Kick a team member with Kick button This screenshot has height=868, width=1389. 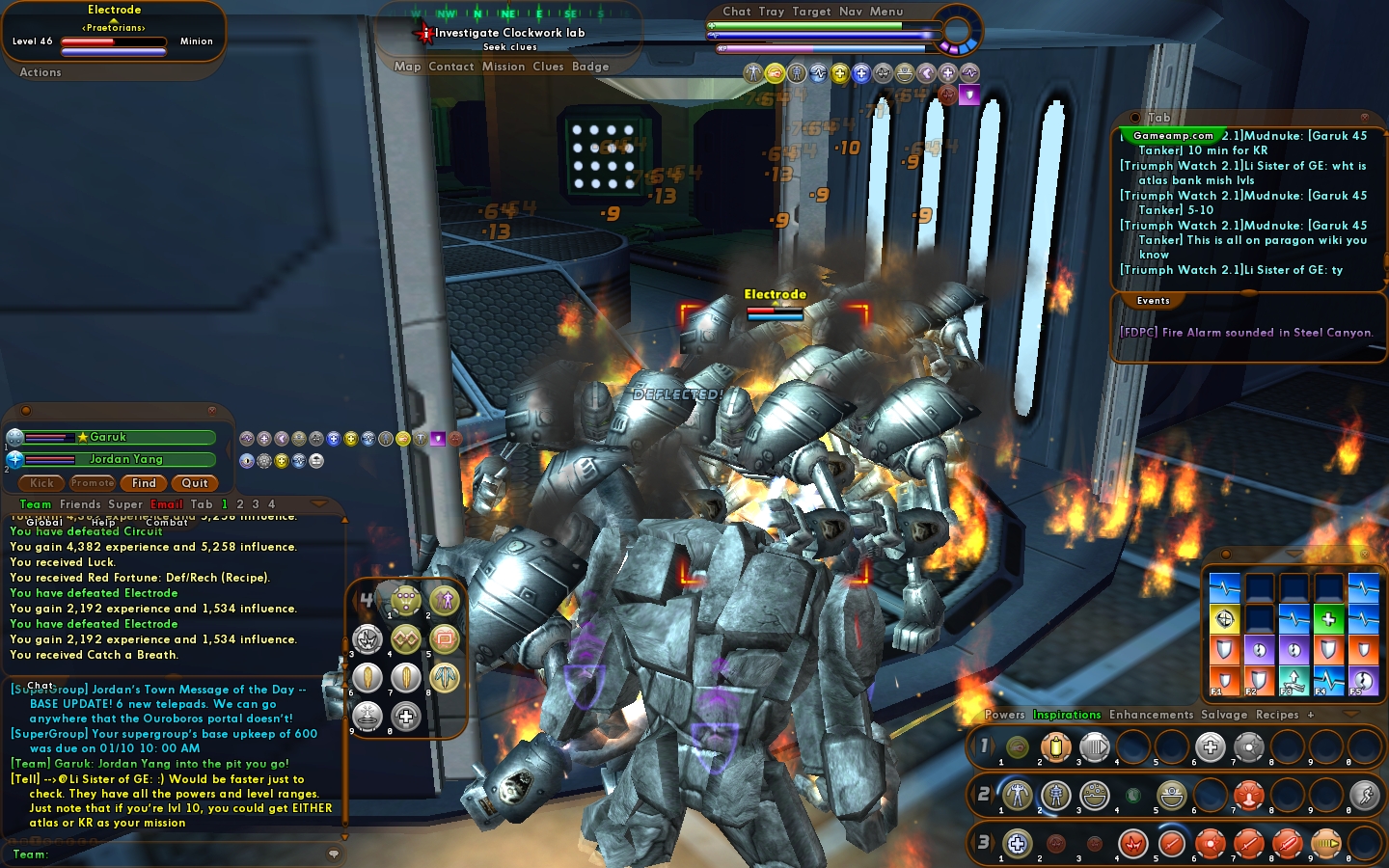coord(41,483)
